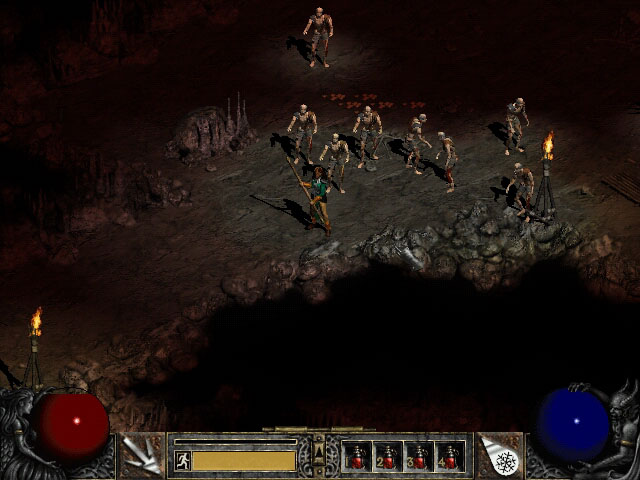Use the healing potion in belt slot 1
The height and width of the screenshot is (480, 640).
[x=357, y=456]
